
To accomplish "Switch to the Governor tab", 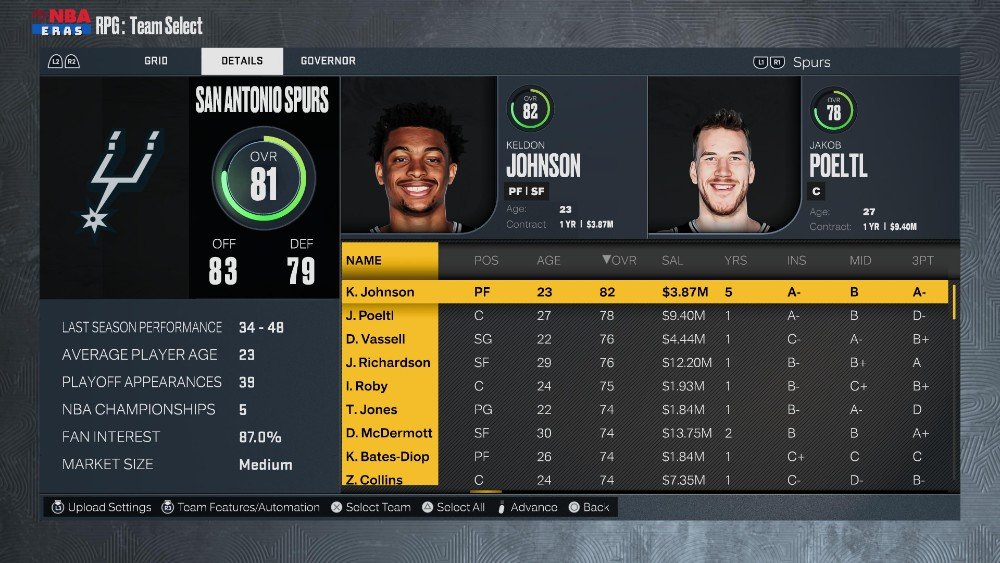I will tap(328, 61).
